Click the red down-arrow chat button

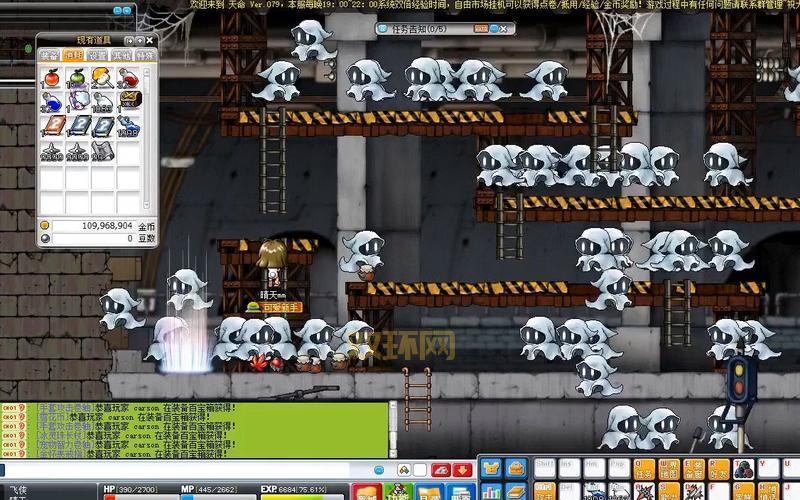462,470
